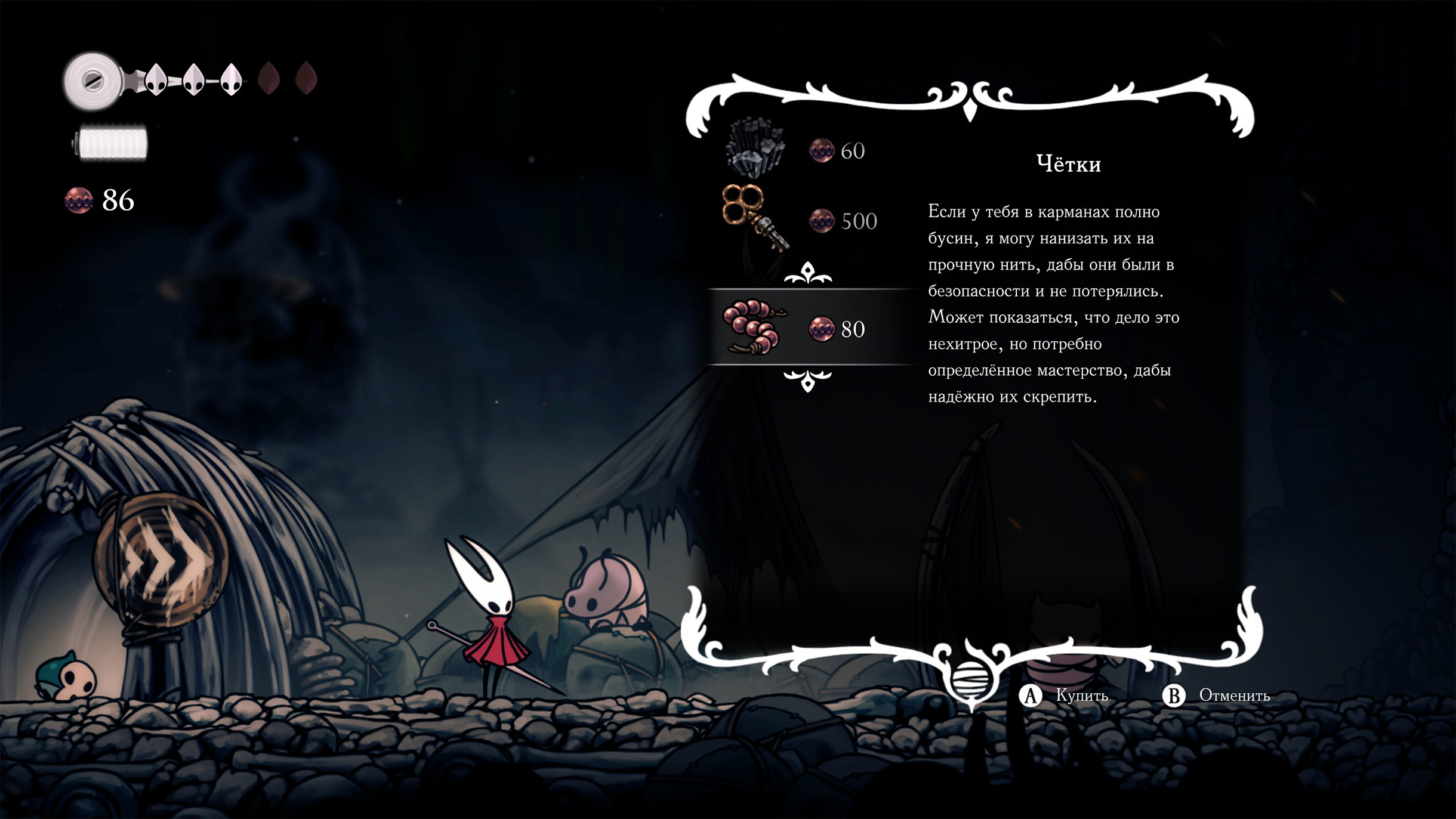The height and width of the screenshot is (819, 1456).
Task: Cancel the shop with Отменить
Action: click(x=1217, y=696)
